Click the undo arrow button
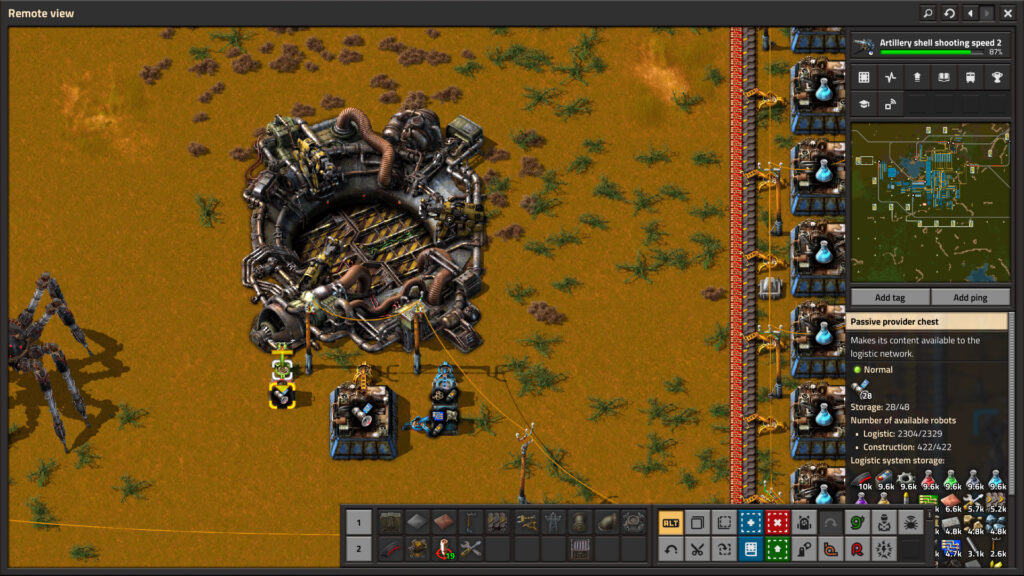1024x576 pixels. [670, 549]
